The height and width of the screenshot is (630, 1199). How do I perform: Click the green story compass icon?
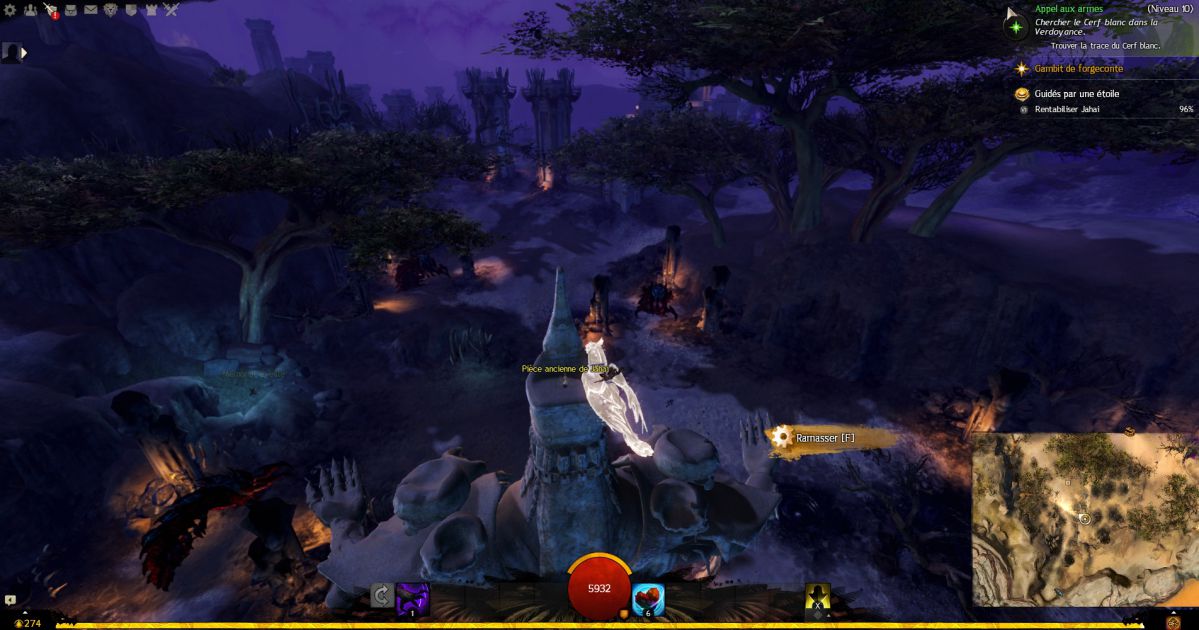tap(1016, 26)
